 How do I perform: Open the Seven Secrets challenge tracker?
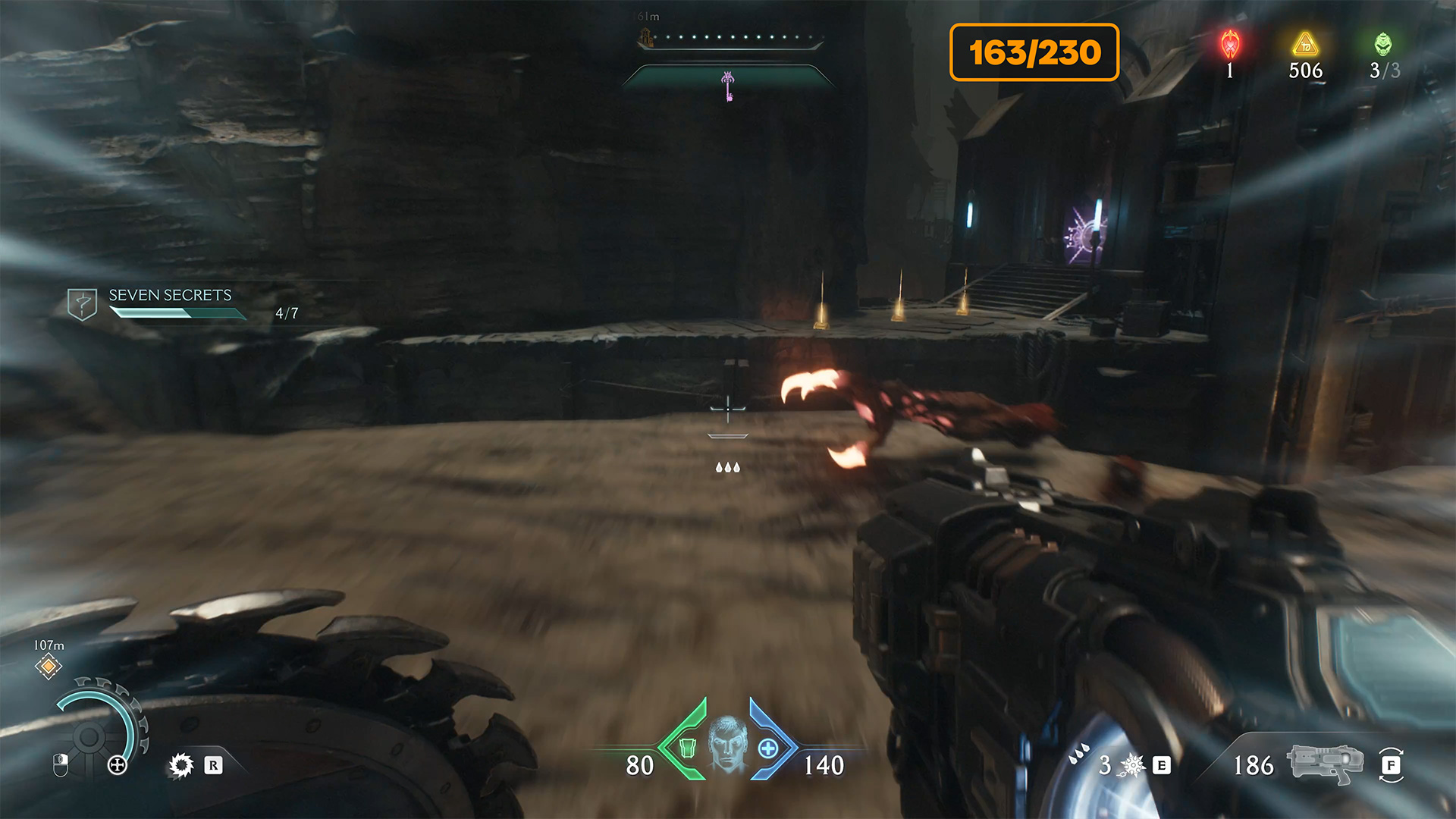170,296
